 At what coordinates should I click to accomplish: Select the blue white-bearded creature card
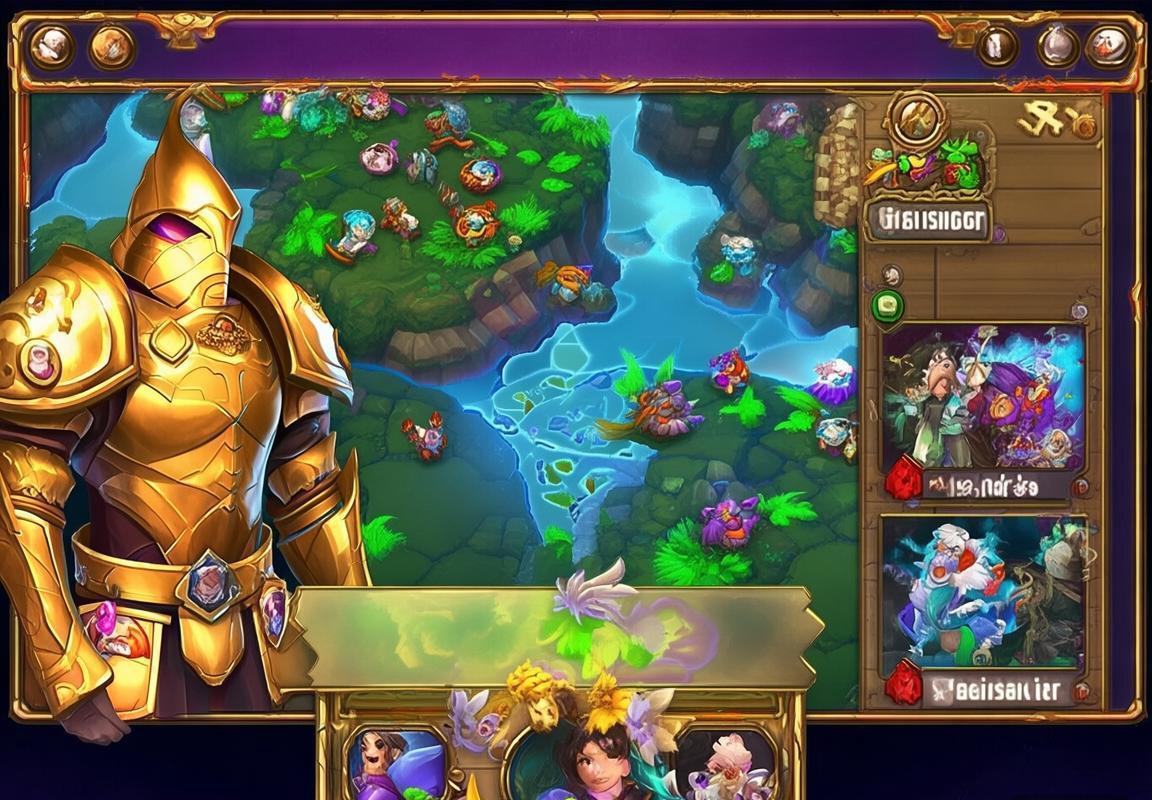(x=983, y=592)
